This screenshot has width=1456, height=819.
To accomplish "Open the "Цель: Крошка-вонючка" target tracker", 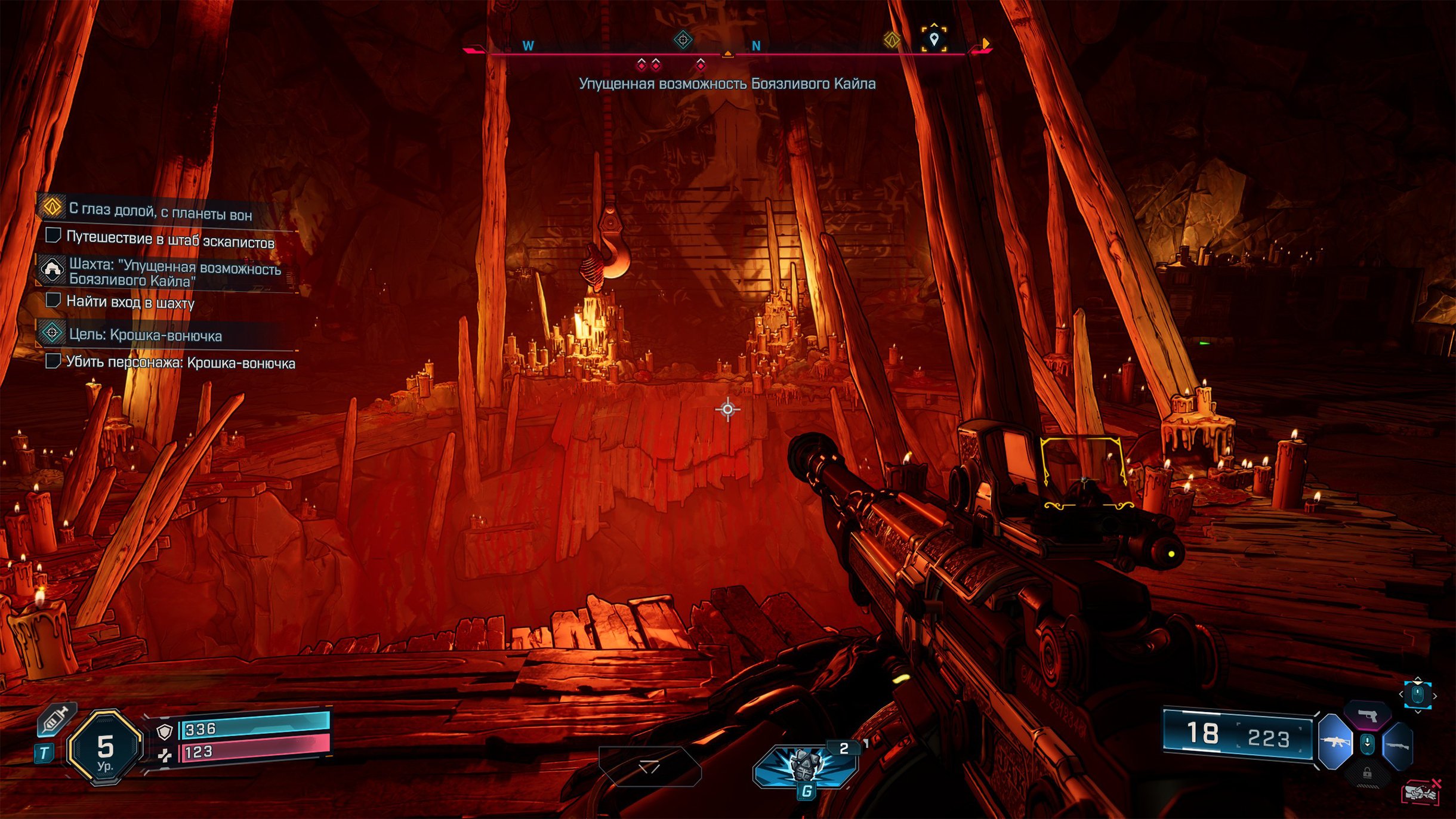I will [x=145, y=335].
